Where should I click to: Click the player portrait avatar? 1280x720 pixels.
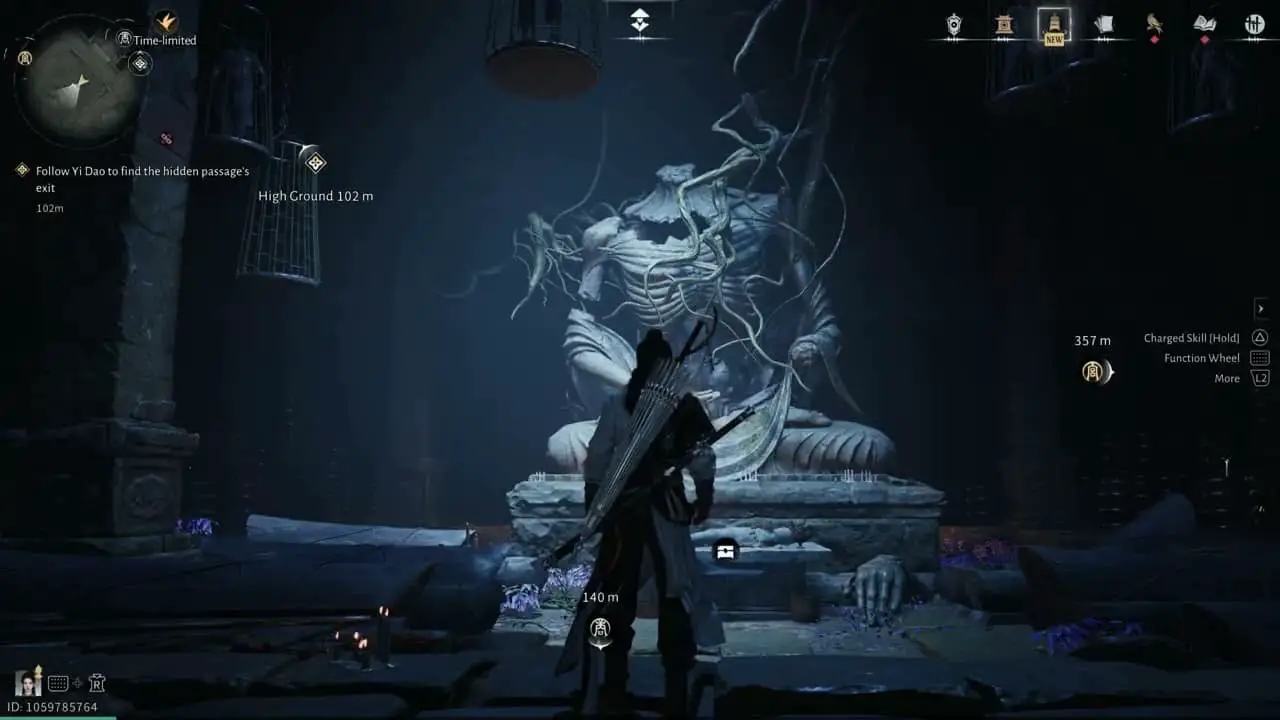[x=28, y=682]
